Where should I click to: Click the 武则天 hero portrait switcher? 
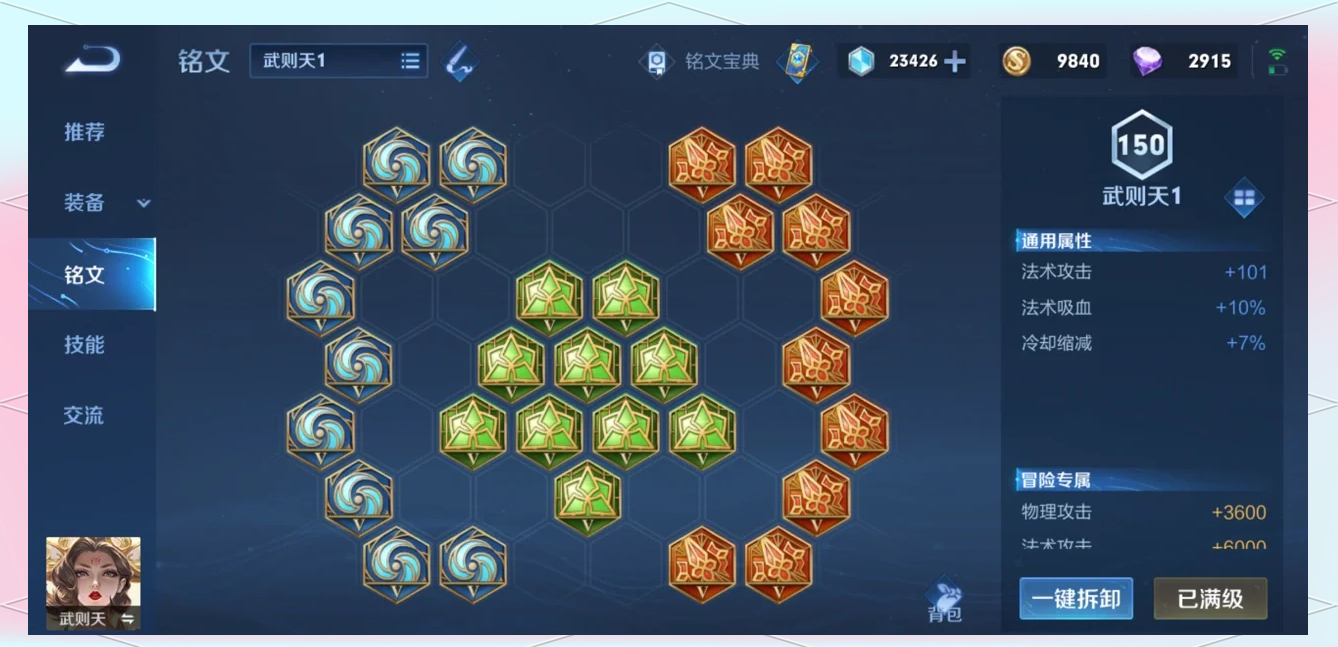[93, 583]
